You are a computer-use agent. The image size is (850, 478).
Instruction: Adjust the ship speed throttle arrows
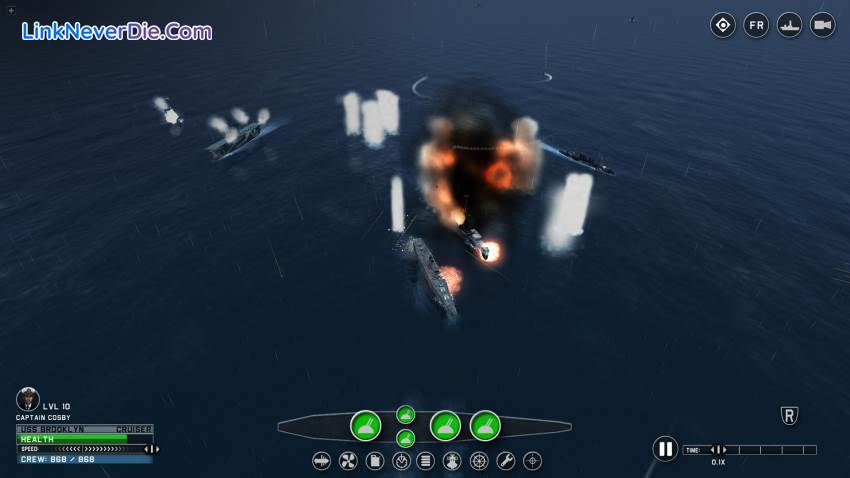pyautogui.click(x=152, y=449)
